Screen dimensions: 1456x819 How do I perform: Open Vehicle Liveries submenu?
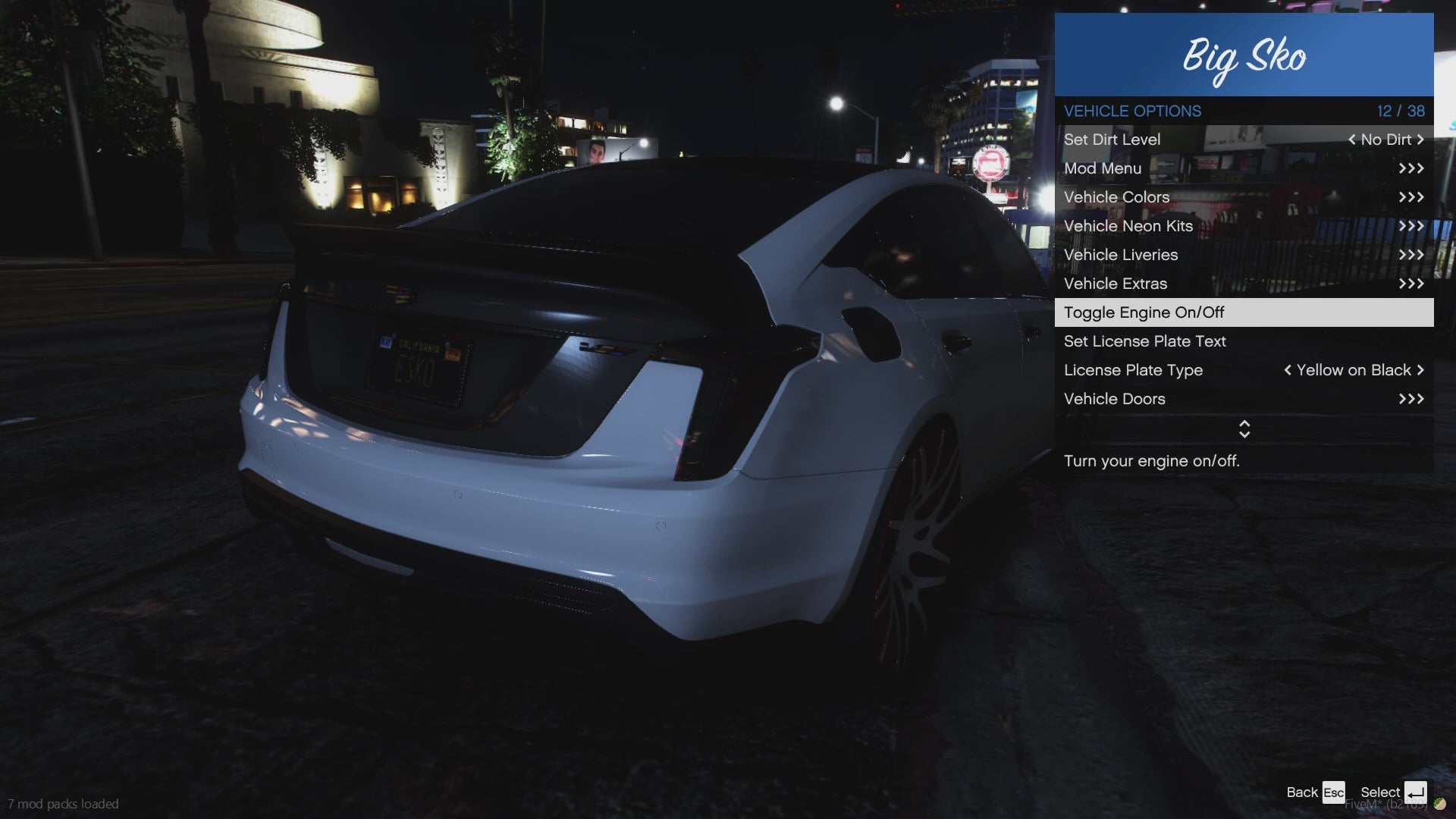pos(1244,255)
